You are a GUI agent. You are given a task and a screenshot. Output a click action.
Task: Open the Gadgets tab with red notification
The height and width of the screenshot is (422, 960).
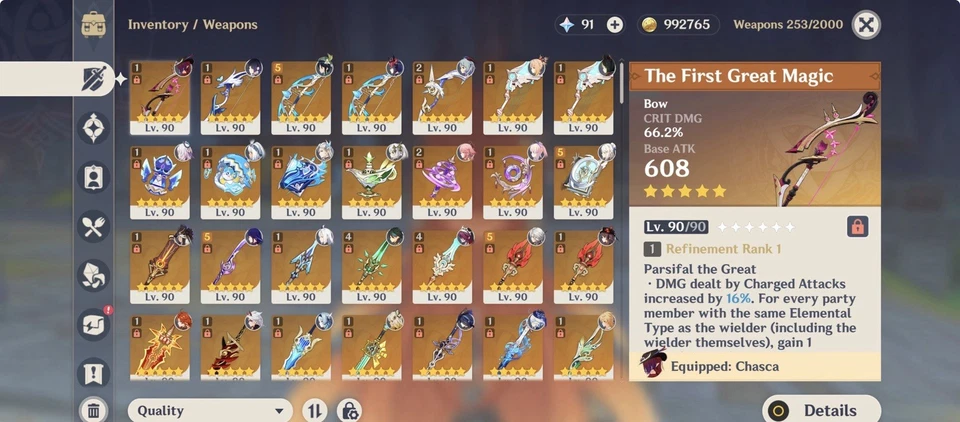pyautogui.click(x=94, y=324)
